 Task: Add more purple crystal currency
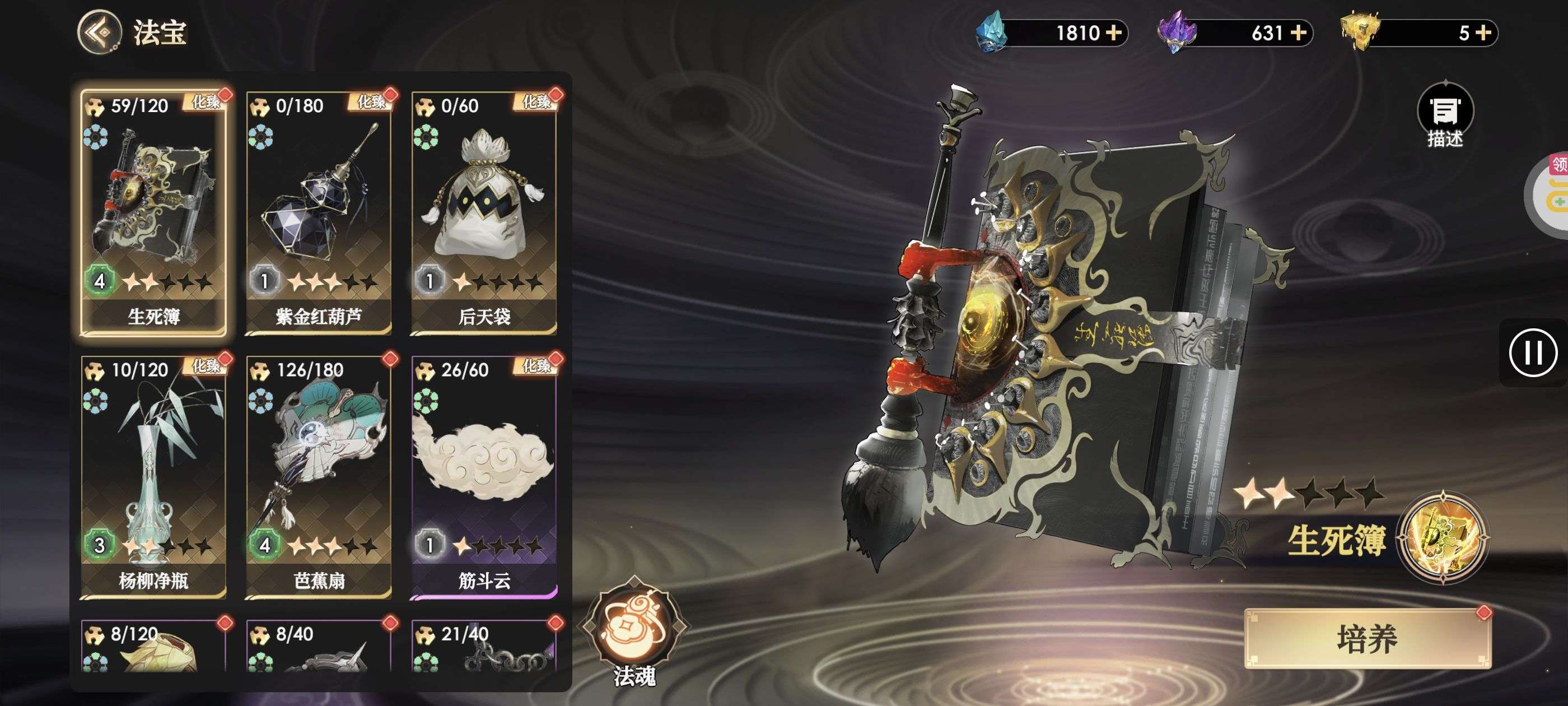(x=1298, y=32)
